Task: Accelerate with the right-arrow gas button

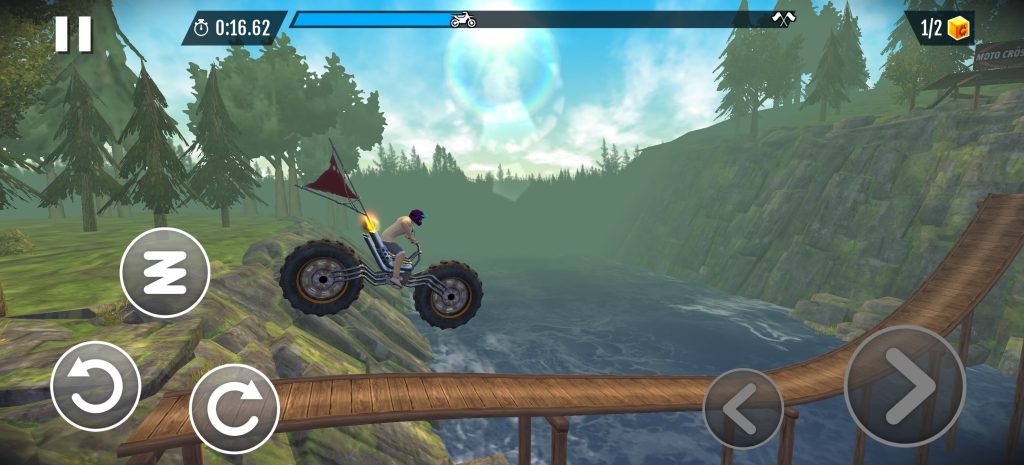Action: (x=904, y=385)
